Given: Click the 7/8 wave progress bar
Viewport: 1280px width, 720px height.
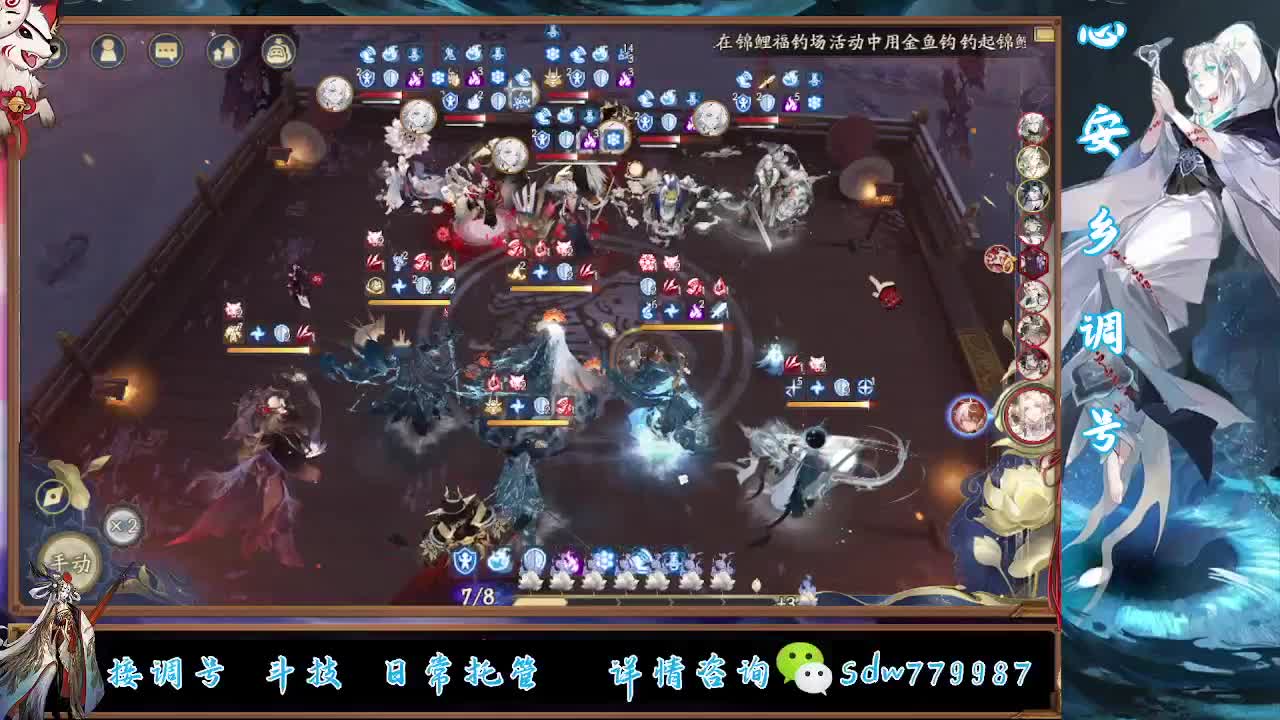Looking at the screenshot, I should [x=478, y=595].
